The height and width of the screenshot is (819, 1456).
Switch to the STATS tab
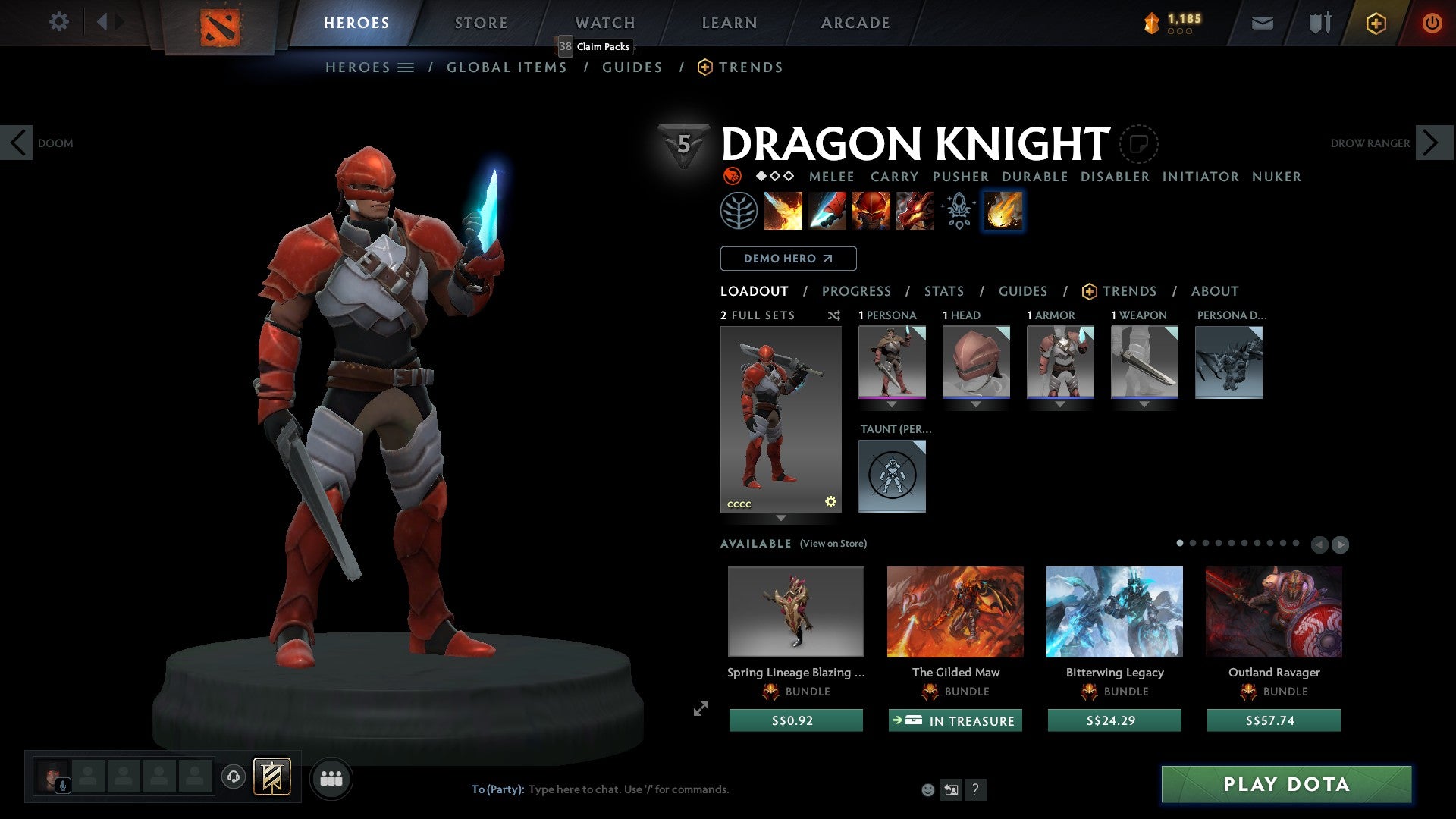coord(943,291)
